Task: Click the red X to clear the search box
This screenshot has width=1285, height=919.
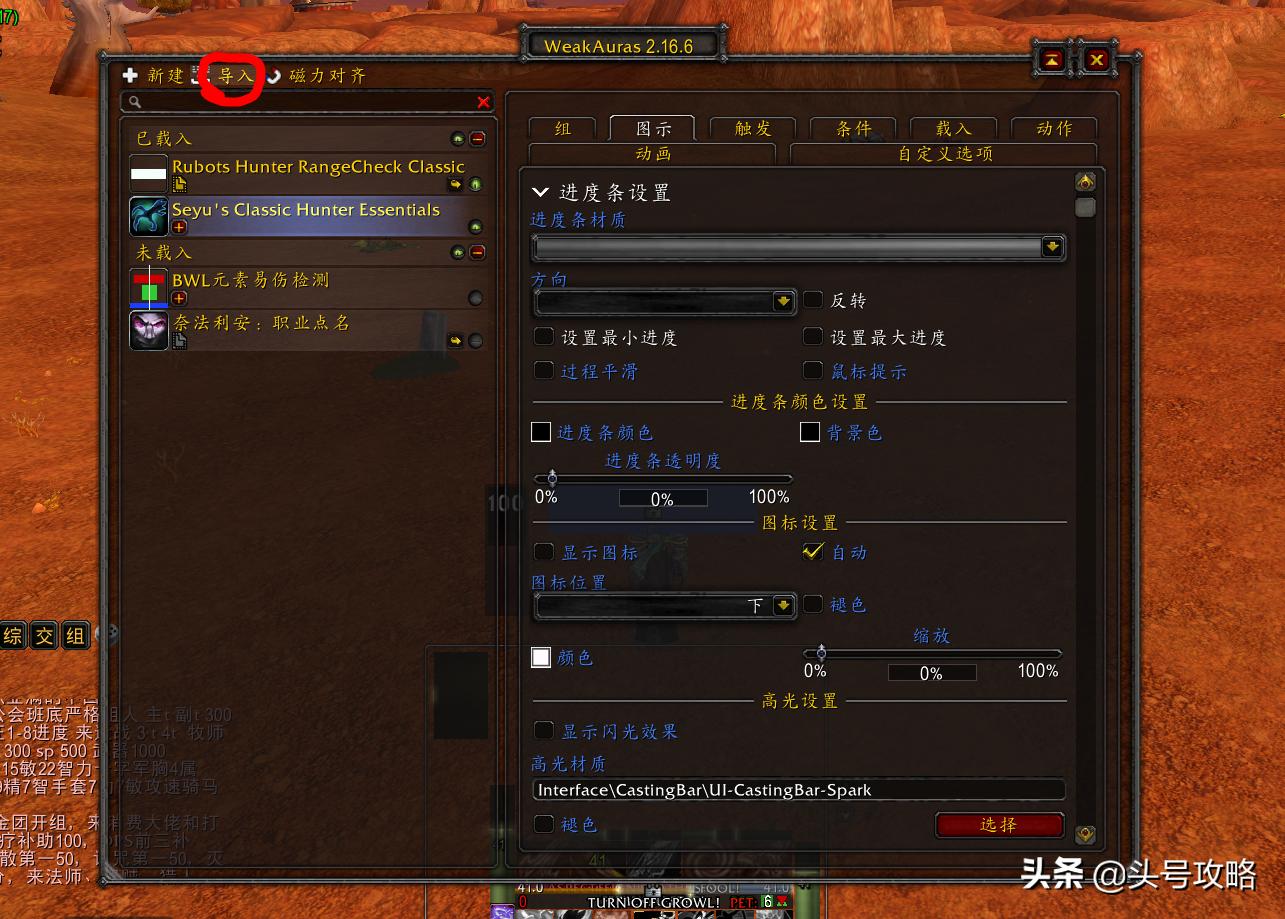Action: (x=483, y=102)
